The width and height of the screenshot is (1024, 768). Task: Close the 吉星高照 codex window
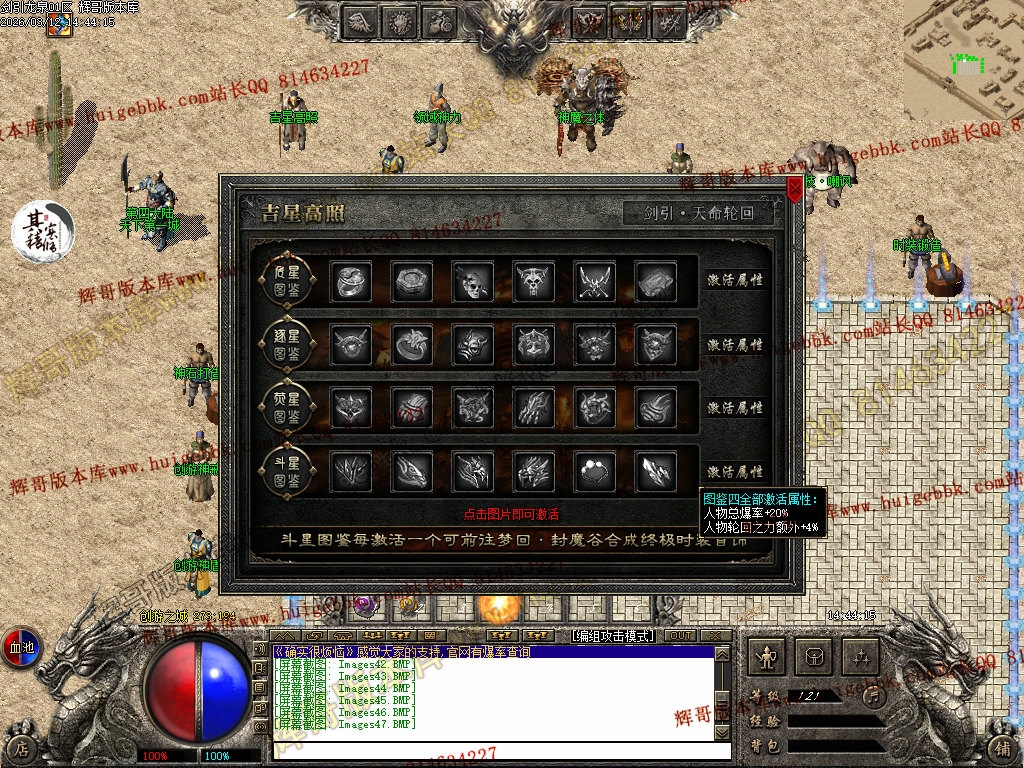(795, 188)
